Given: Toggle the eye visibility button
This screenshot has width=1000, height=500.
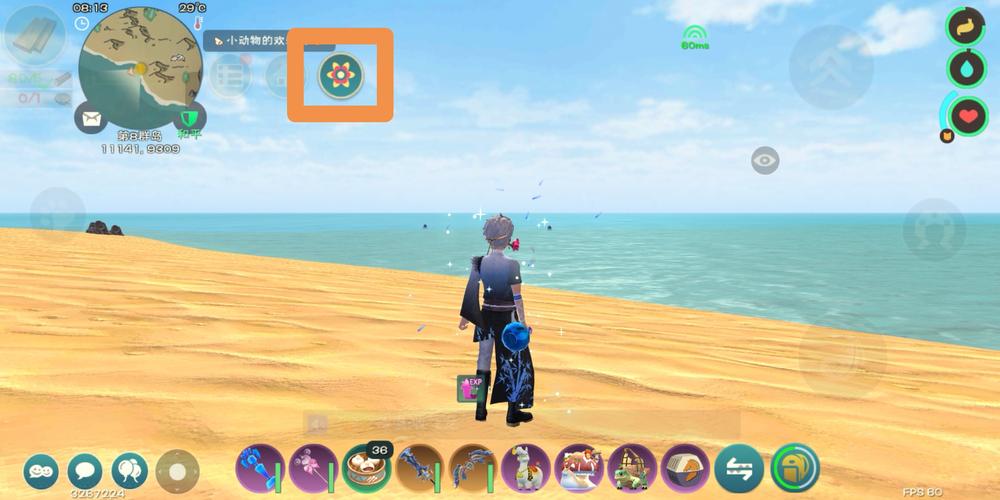Looking at the screenshot, I should click(x=765, y=160).
